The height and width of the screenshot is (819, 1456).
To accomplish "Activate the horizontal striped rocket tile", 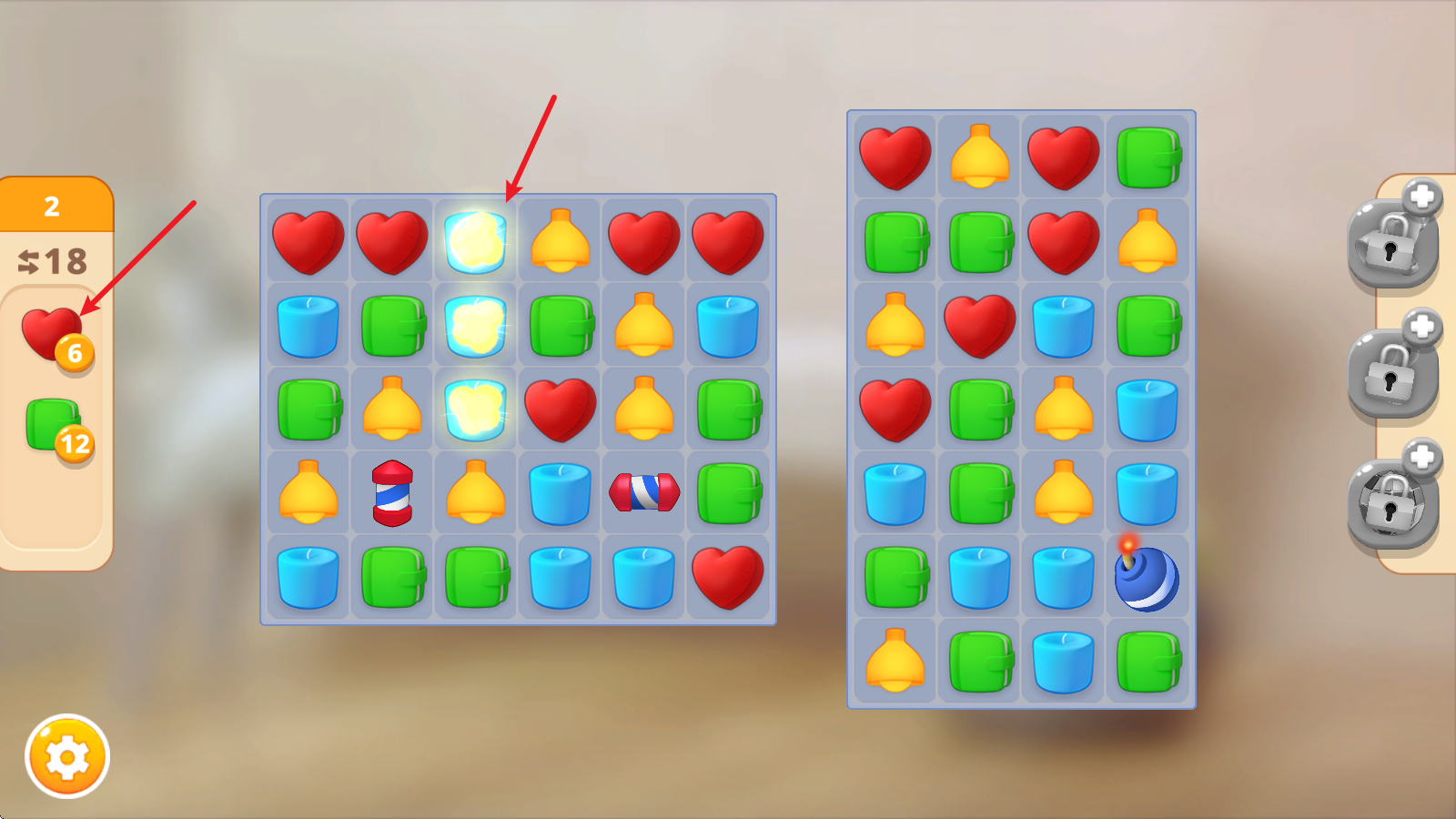I will [x=644, y=492].
